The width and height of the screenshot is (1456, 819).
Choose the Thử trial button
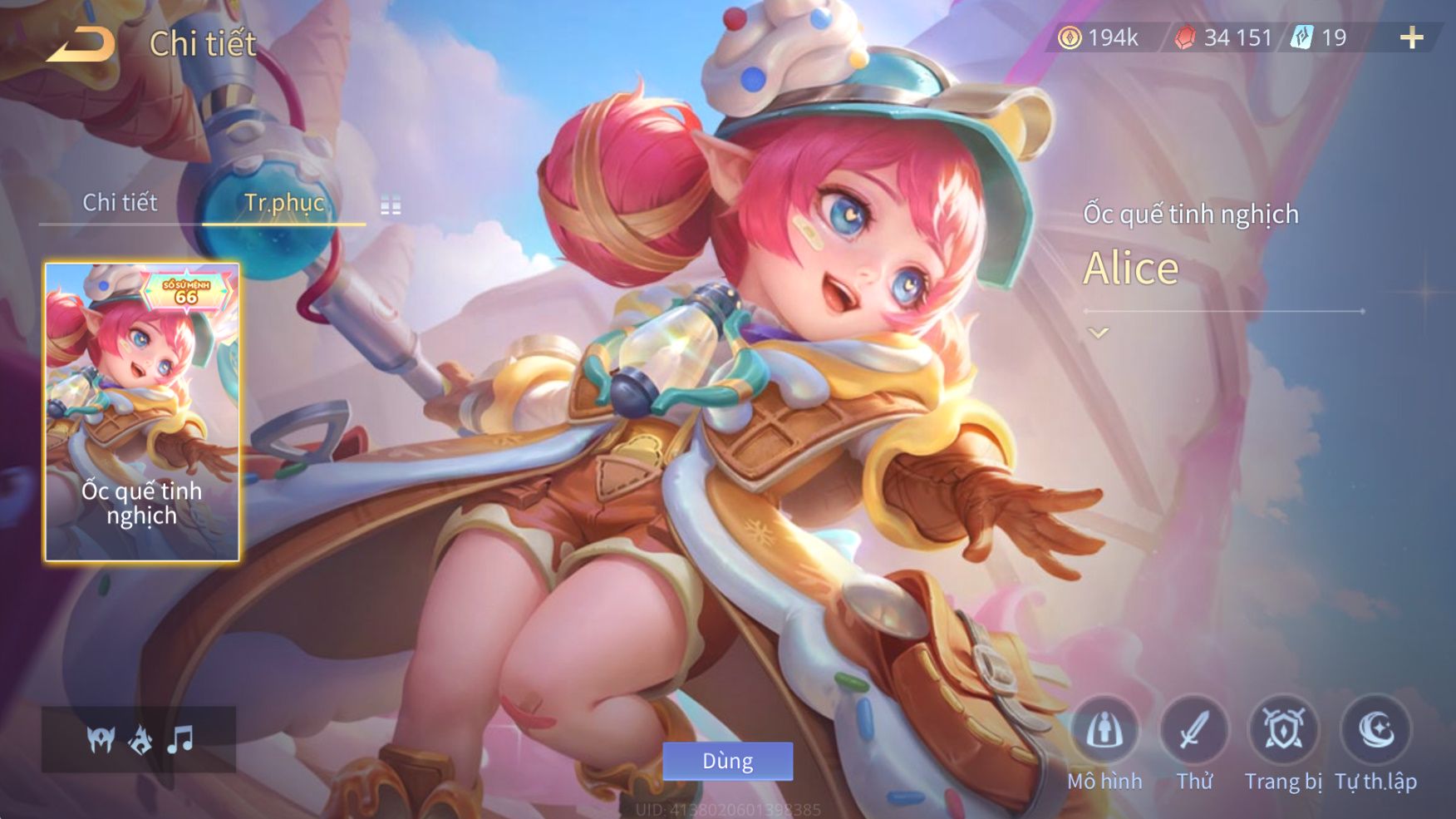[x=1194, y=731]
